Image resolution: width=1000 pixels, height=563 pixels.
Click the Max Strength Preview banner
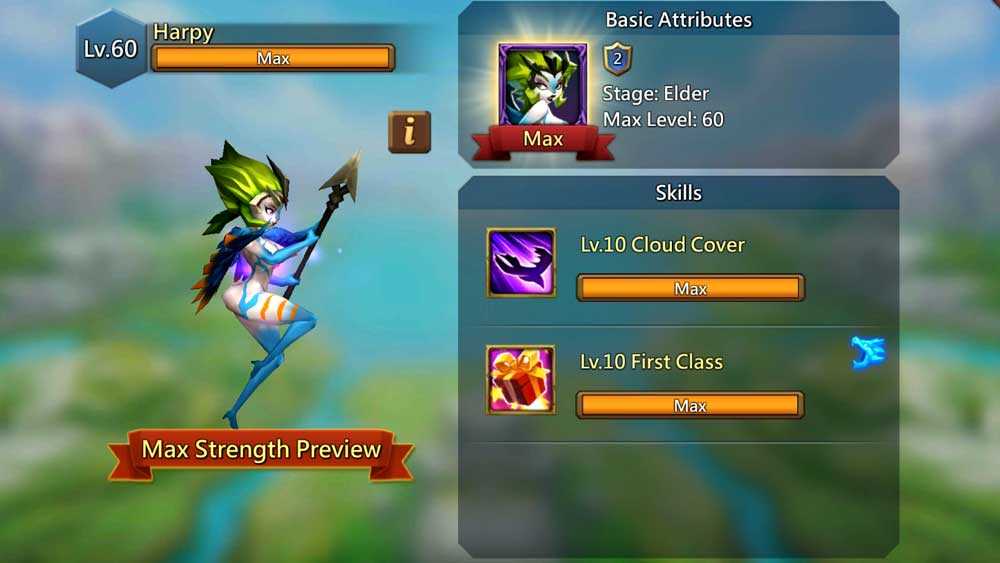(261, 450)
